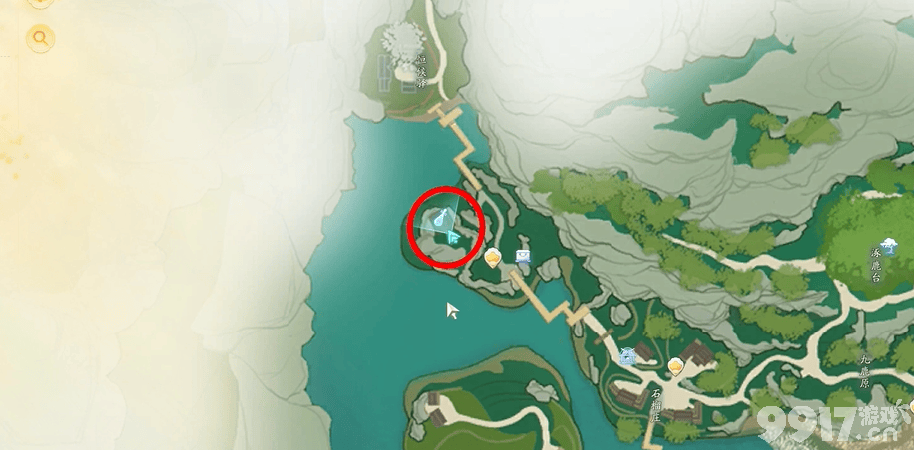
Task: Select the lute marker inside the red circle
Action: coord(441,217)
